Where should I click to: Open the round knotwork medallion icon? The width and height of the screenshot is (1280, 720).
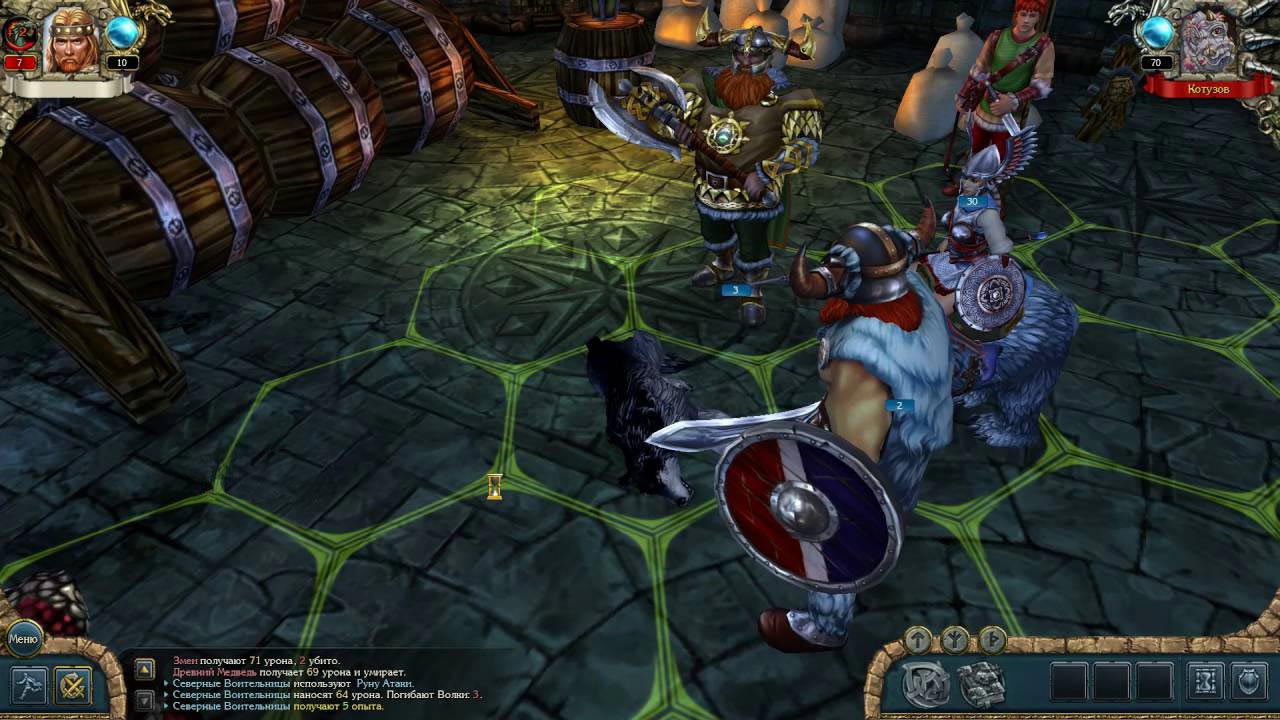[926, 684]
